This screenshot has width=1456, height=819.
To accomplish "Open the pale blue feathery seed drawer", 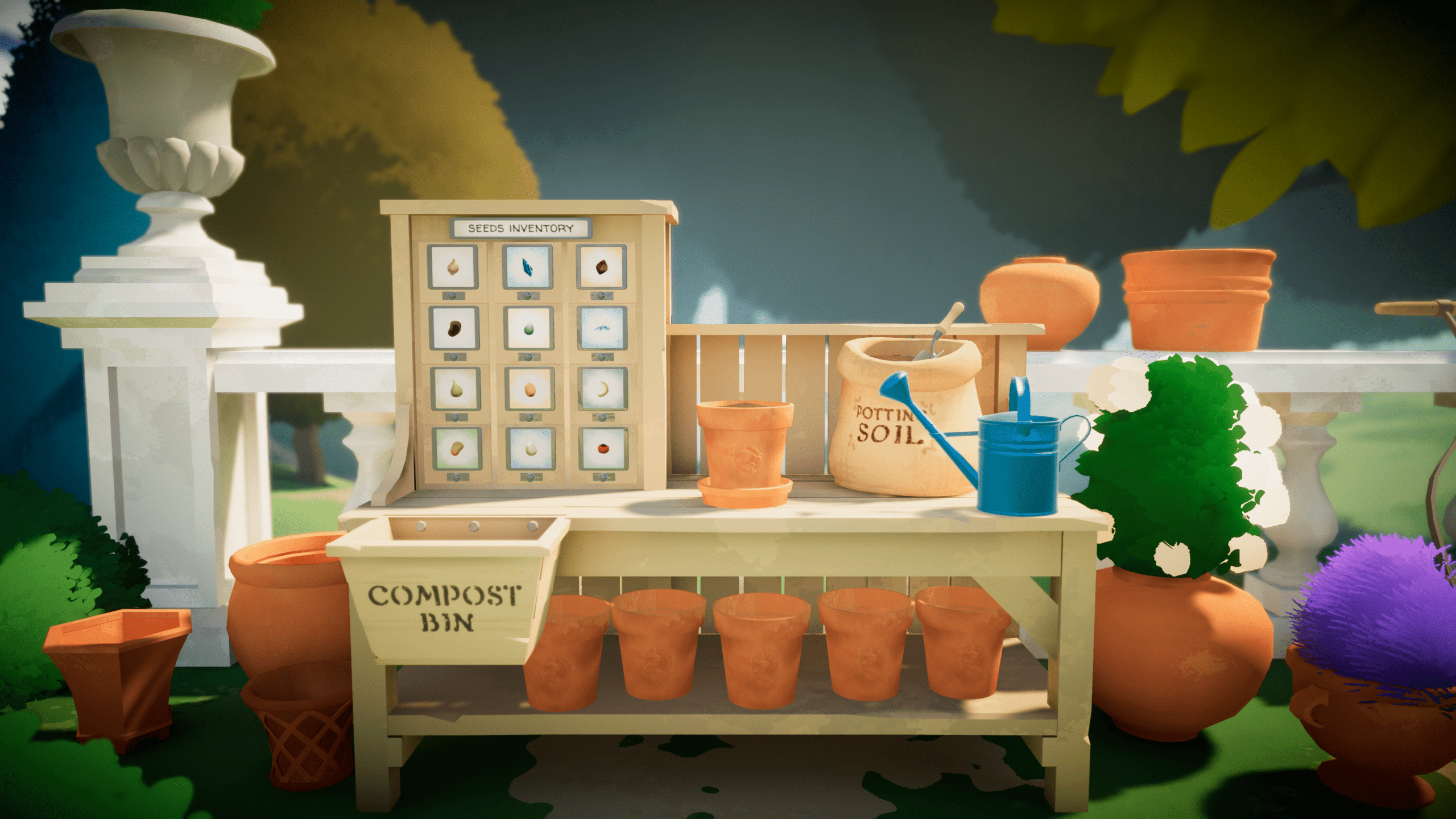I will 602,328.
